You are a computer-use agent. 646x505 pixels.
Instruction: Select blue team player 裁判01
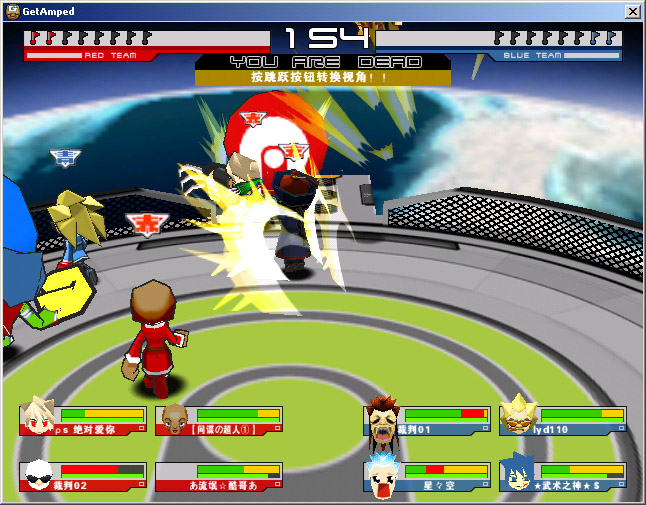pyautogui.click(x=428, y=421)
